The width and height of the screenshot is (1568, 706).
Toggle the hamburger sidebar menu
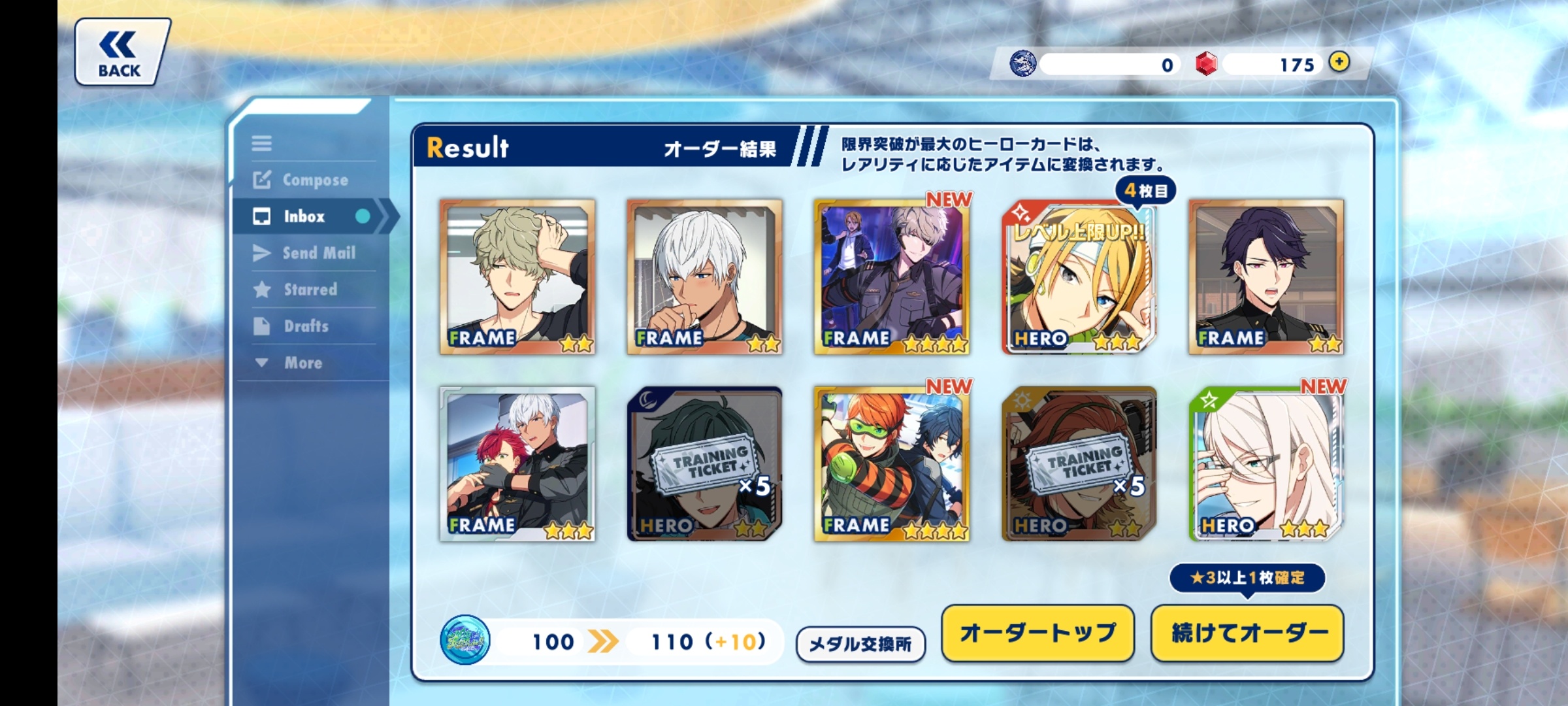pyautogui.click(x=262, y=143)
